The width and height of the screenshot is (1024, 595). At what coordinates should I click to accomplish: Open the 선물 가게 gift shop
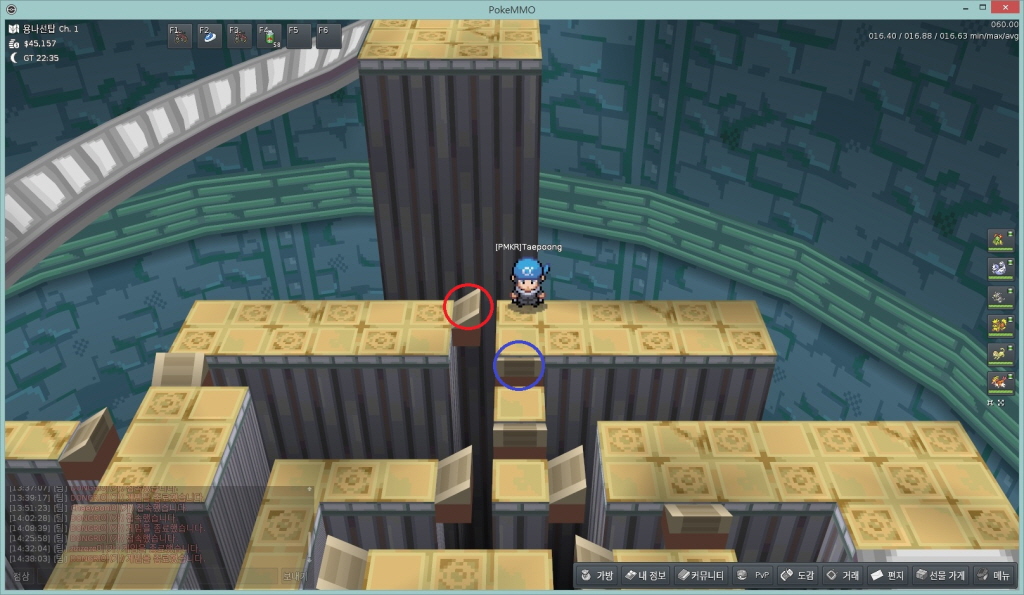(x=940, y=575)
